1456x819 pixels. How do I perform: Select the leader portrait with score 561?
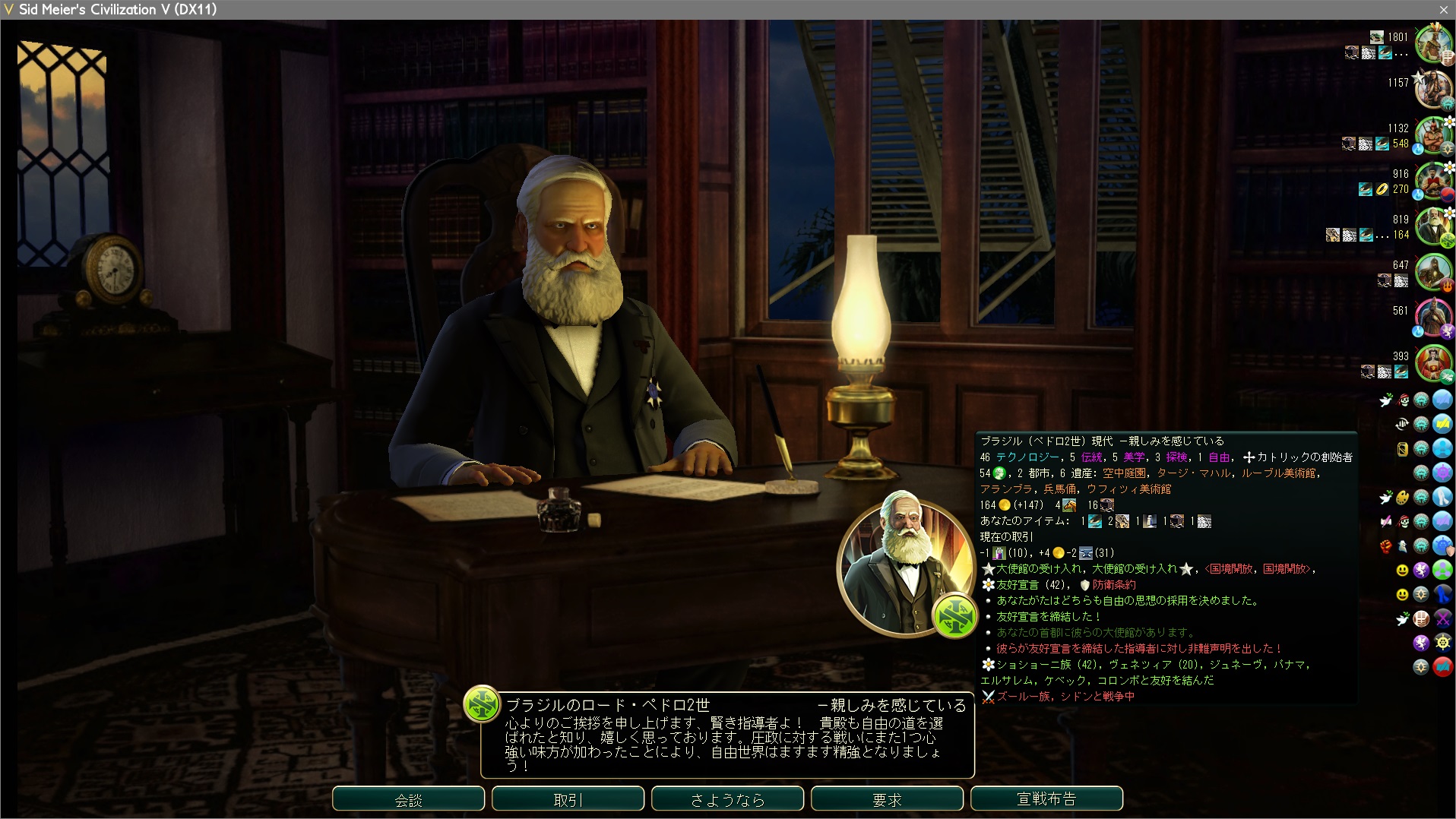point(1432,317)
